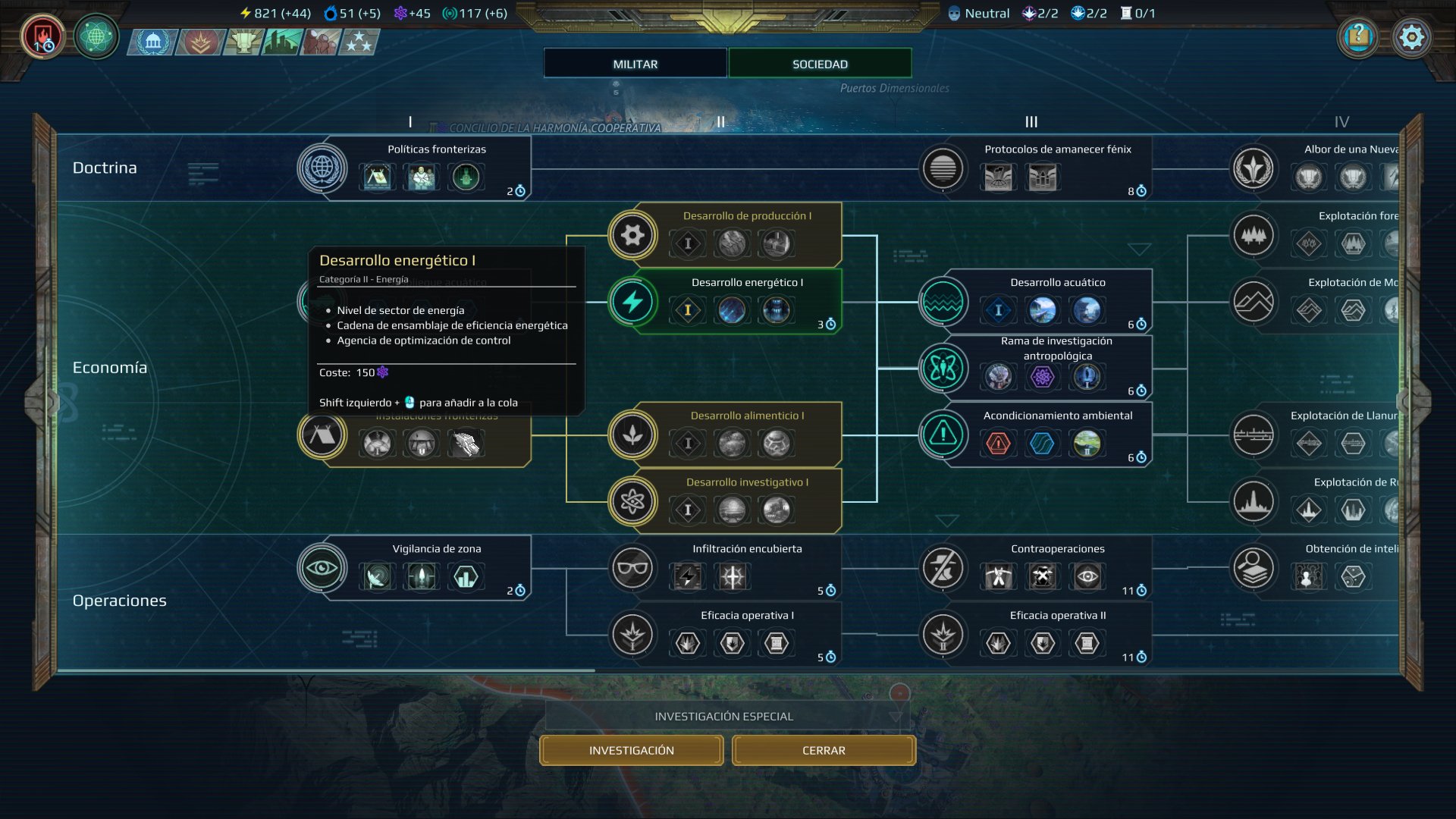Open game settings via the gear icon
This screenshot has height=819, width=1456.
click(1412, 36)
